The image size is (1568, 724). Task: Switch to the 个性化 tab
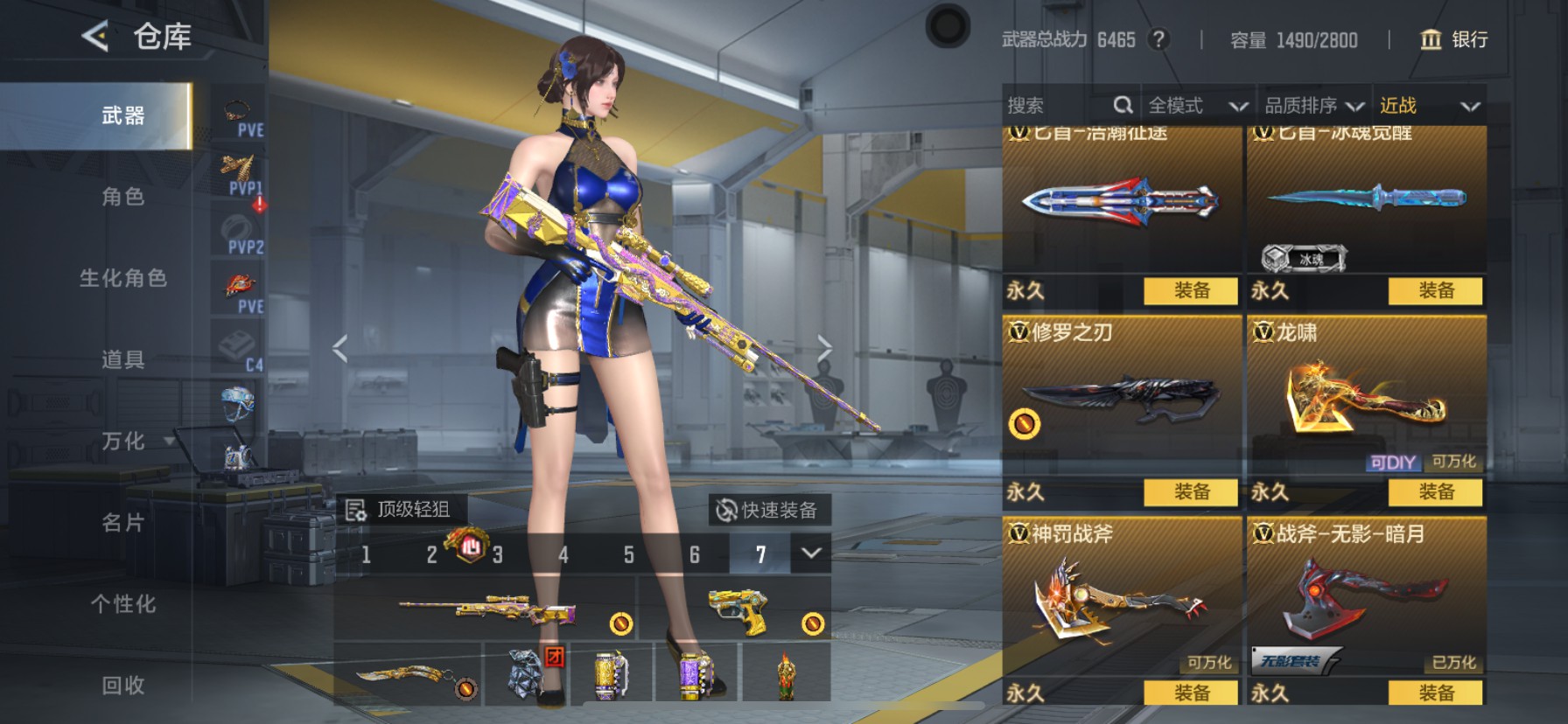(x=122, y=604)
